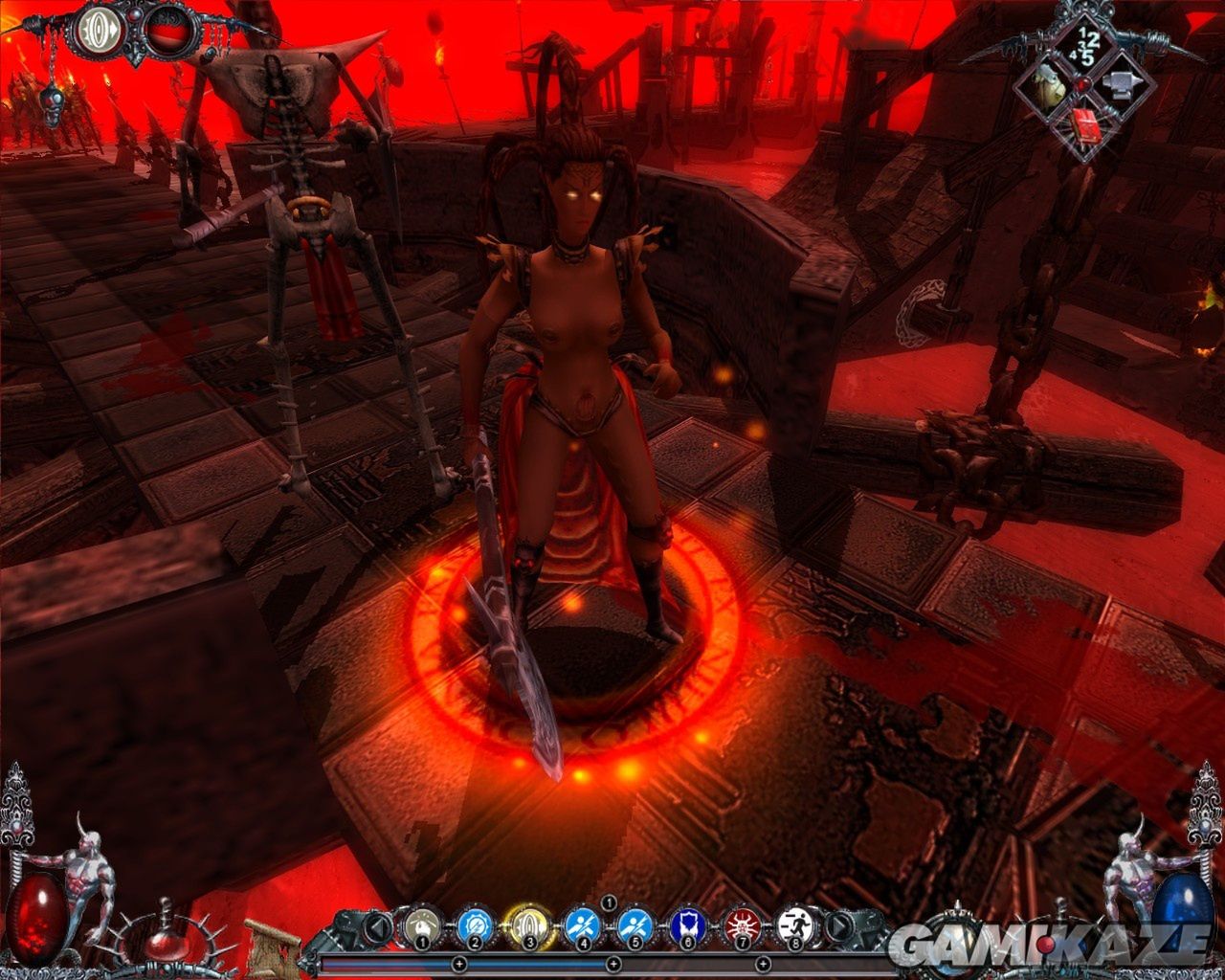
Task: Use the blue lightning strike skill in slot 4
Action: tap(583, 924)
